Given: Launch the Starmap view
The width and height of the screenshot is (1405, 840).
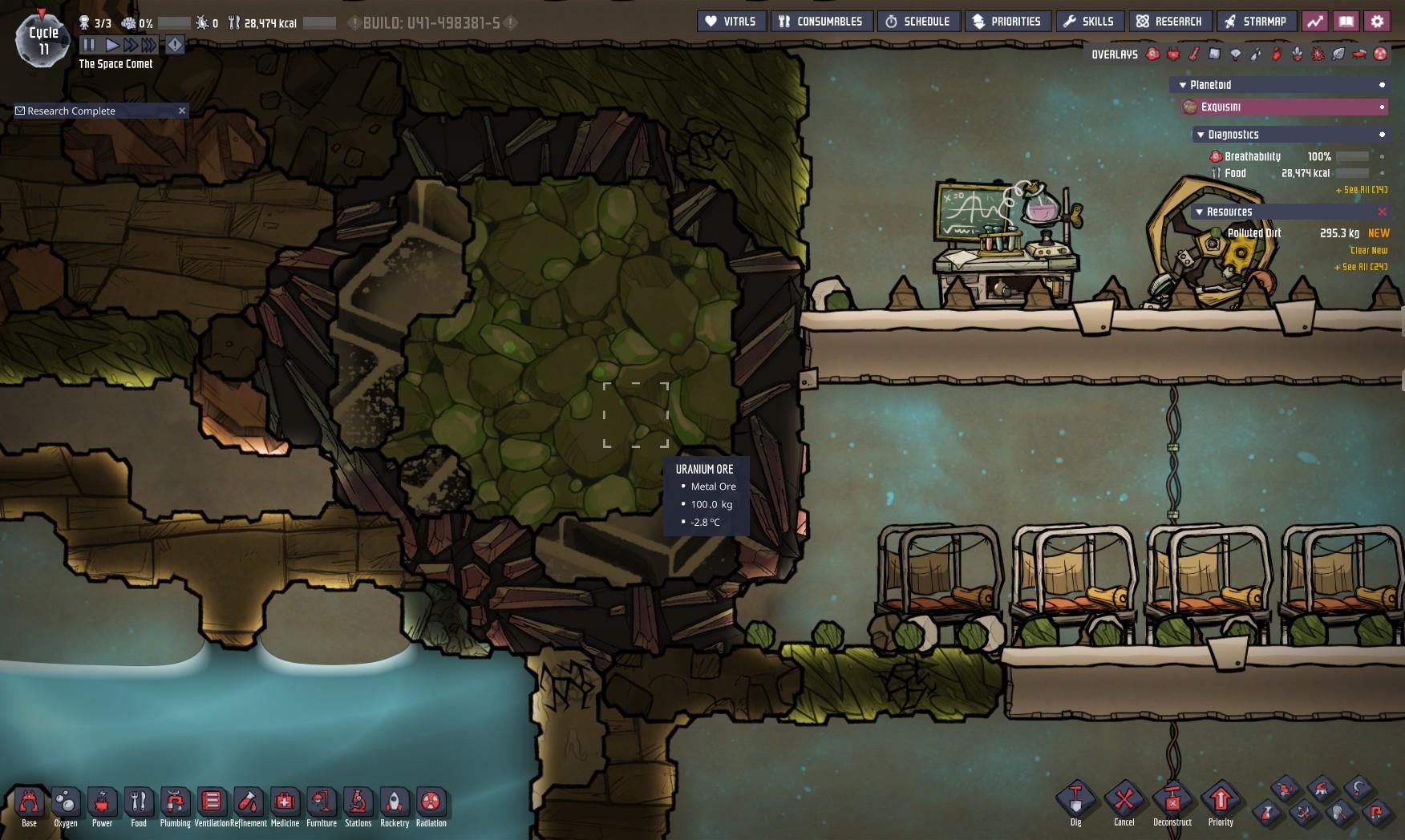Looking at the screenshot, I should coord(1255,22).
